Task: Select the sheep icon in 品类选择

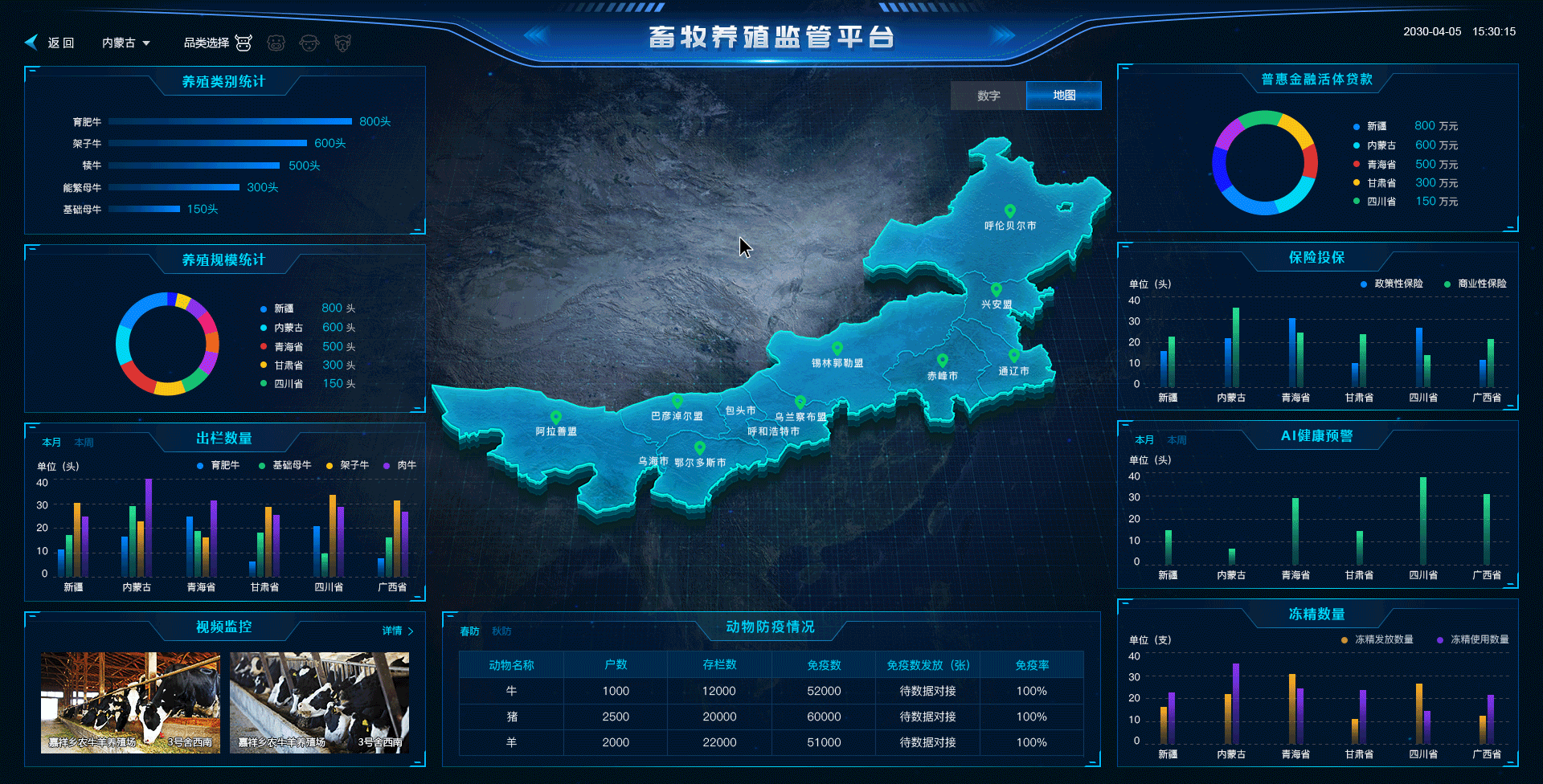Action: (x=309, y=42)
